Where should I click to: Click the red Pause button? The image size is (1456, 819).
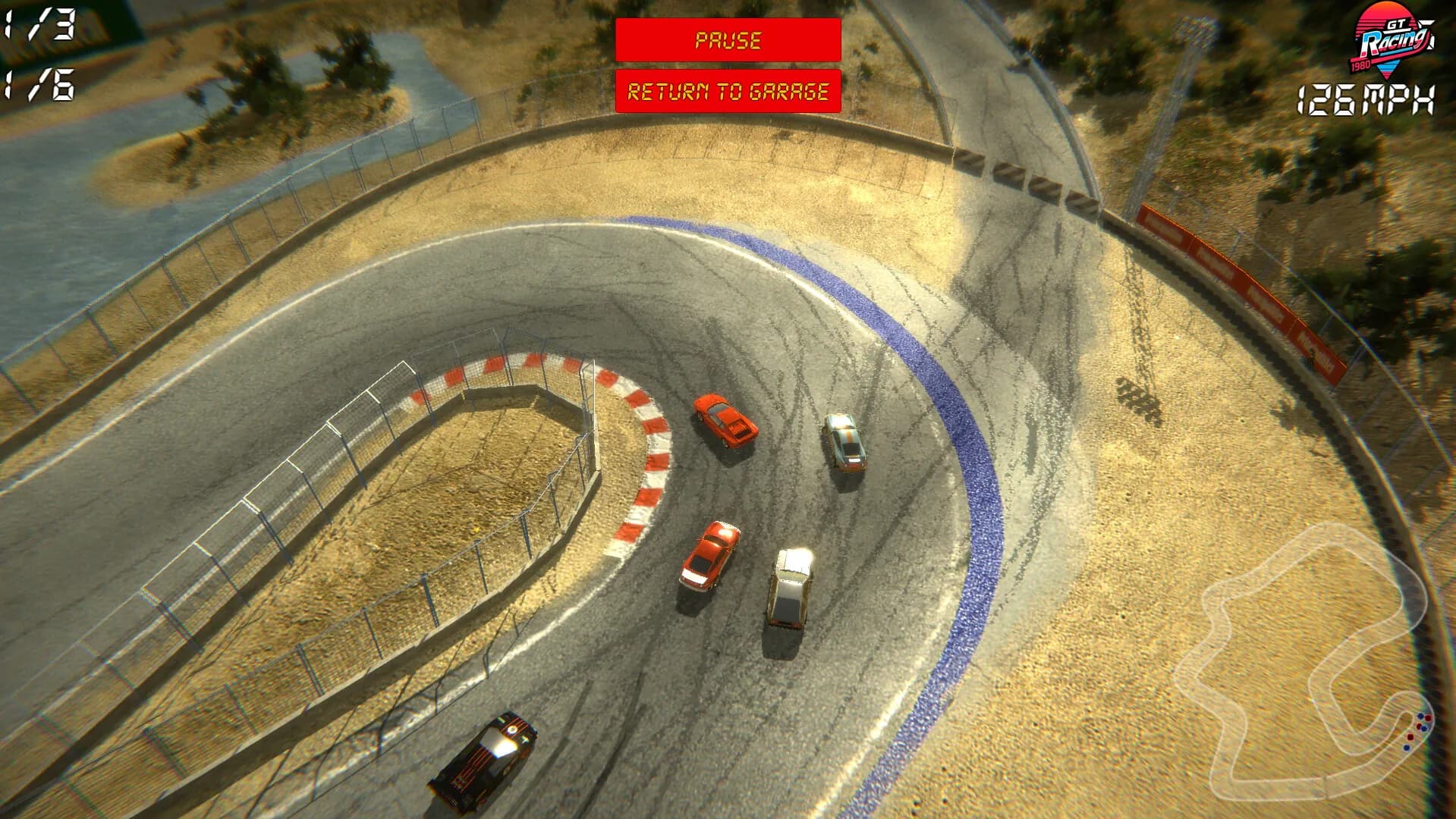(x=728, y=40)
